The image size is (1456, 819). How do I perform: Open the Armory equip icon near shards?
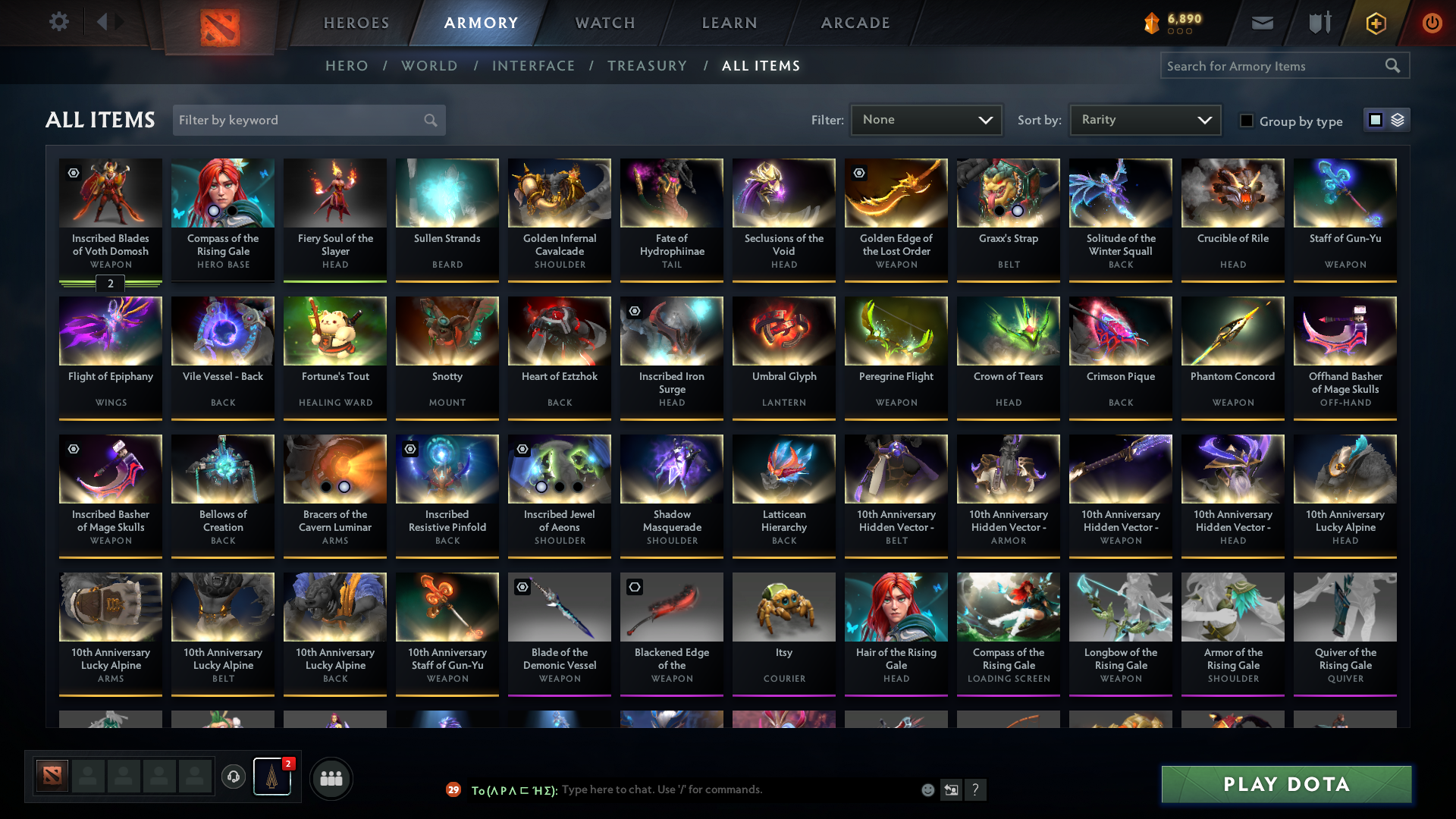(1319, 22)
